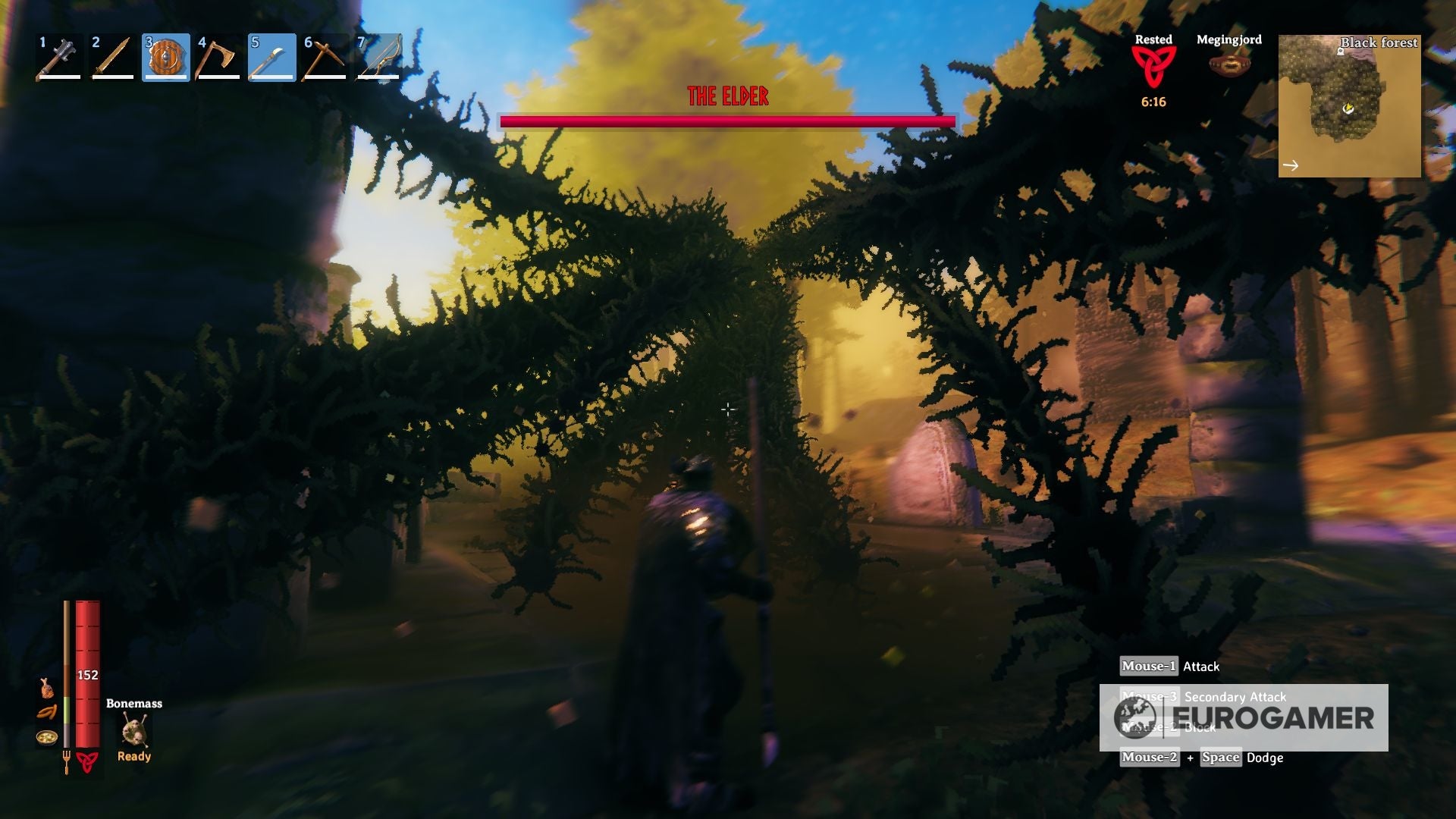
Task: Click the cooked meat food icon
Action: (x=47, y=689)
